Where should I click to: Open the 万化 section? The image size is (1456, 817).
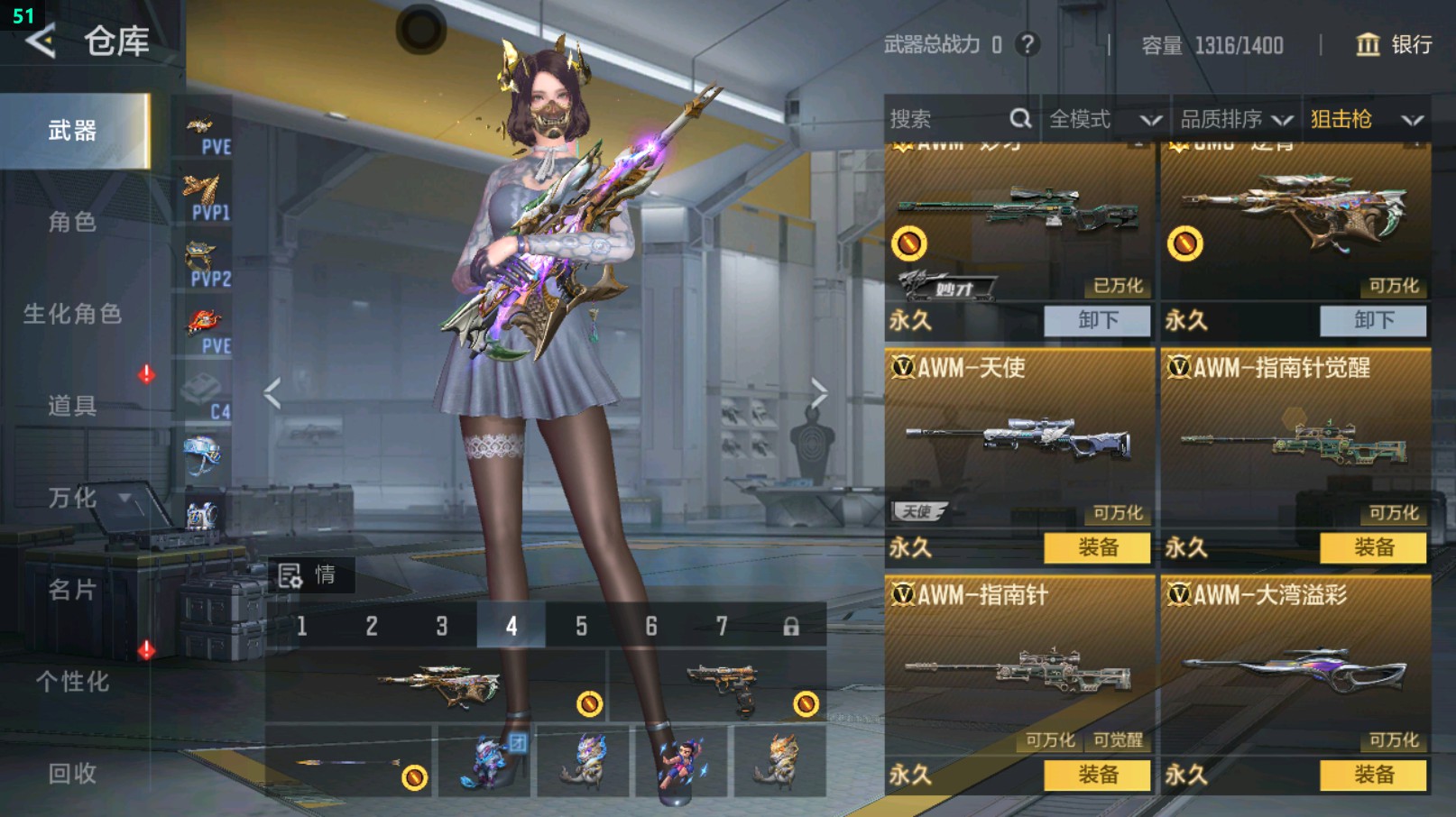click(72, 498)
